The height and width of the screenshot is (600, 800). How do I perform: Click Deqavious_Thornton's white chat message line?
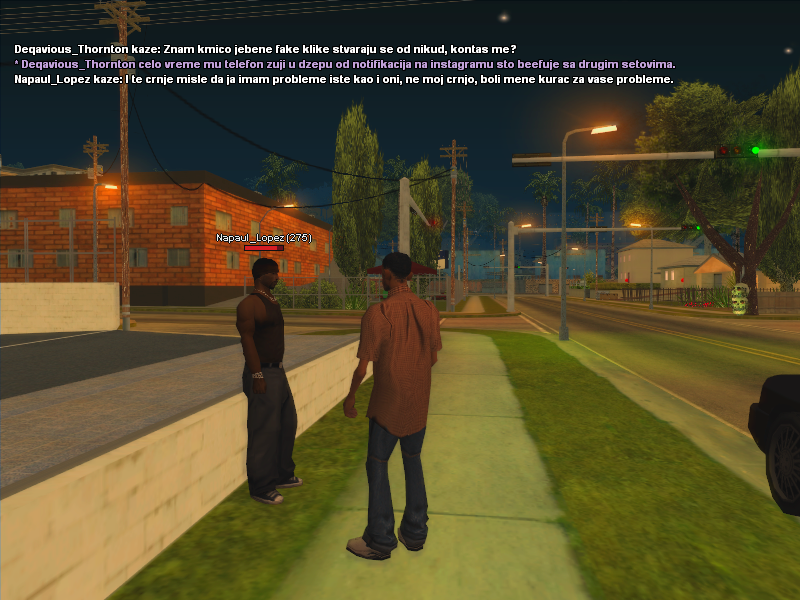click(265, 49)
